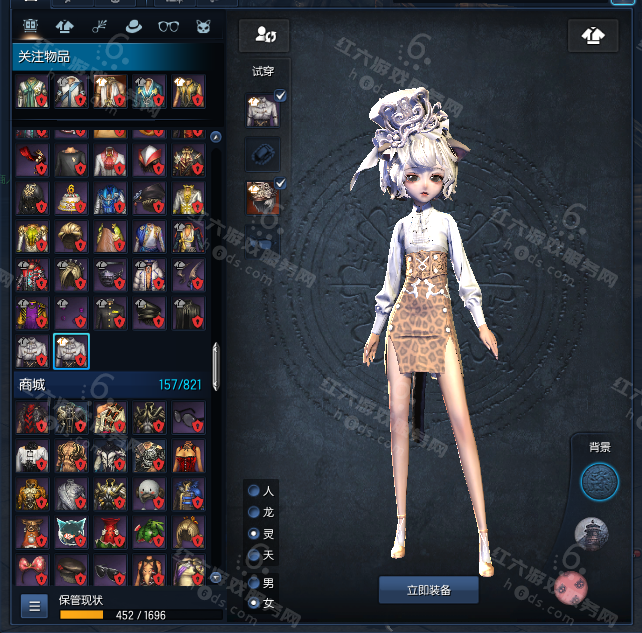Choose the highlighted white blouse costume slot
642x633 pixels.
[x=71, y=351]
